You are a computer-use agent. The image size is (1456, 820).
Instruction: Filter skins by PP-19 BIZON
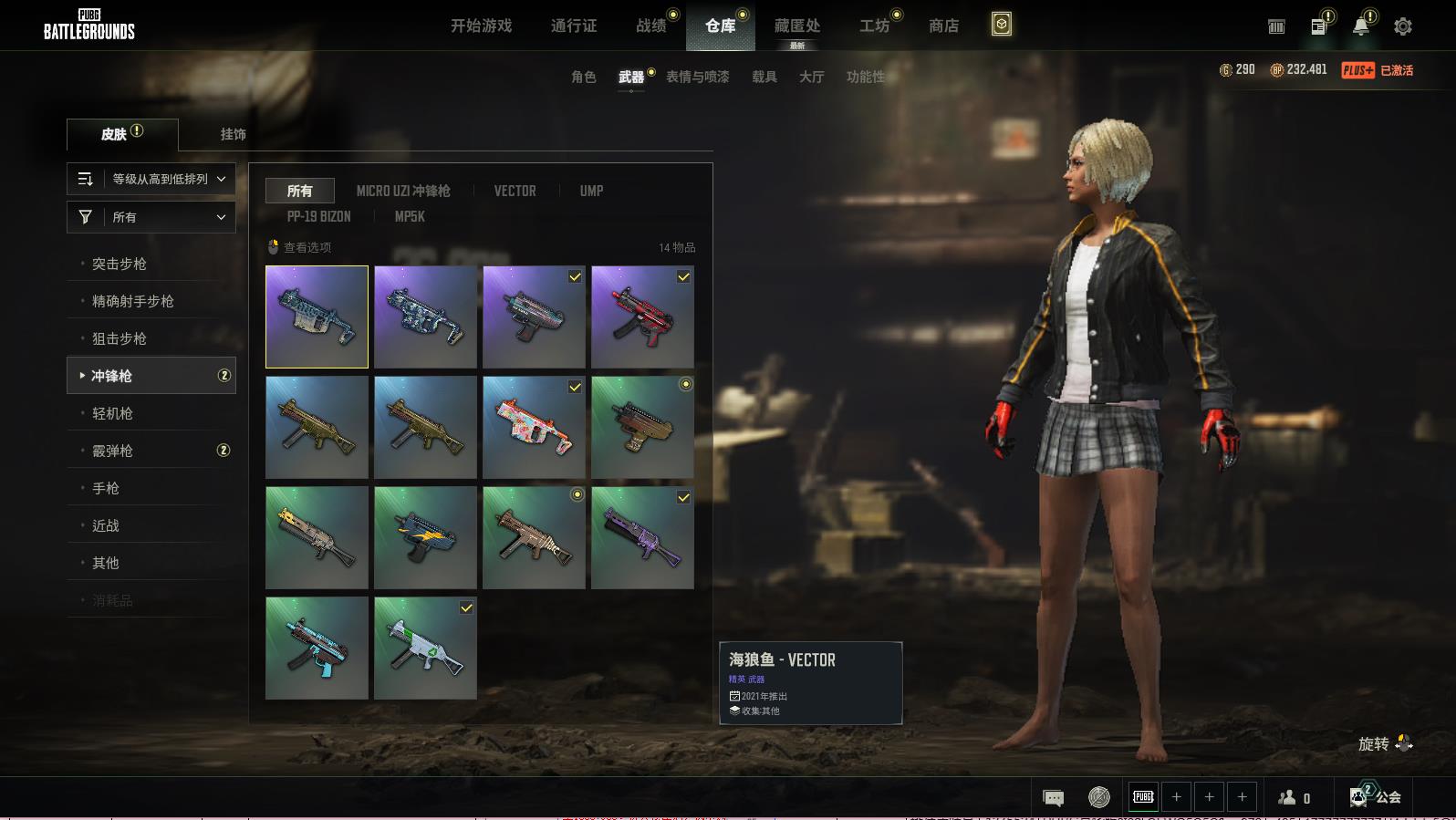pyautogui.click(x=318, y=216)
